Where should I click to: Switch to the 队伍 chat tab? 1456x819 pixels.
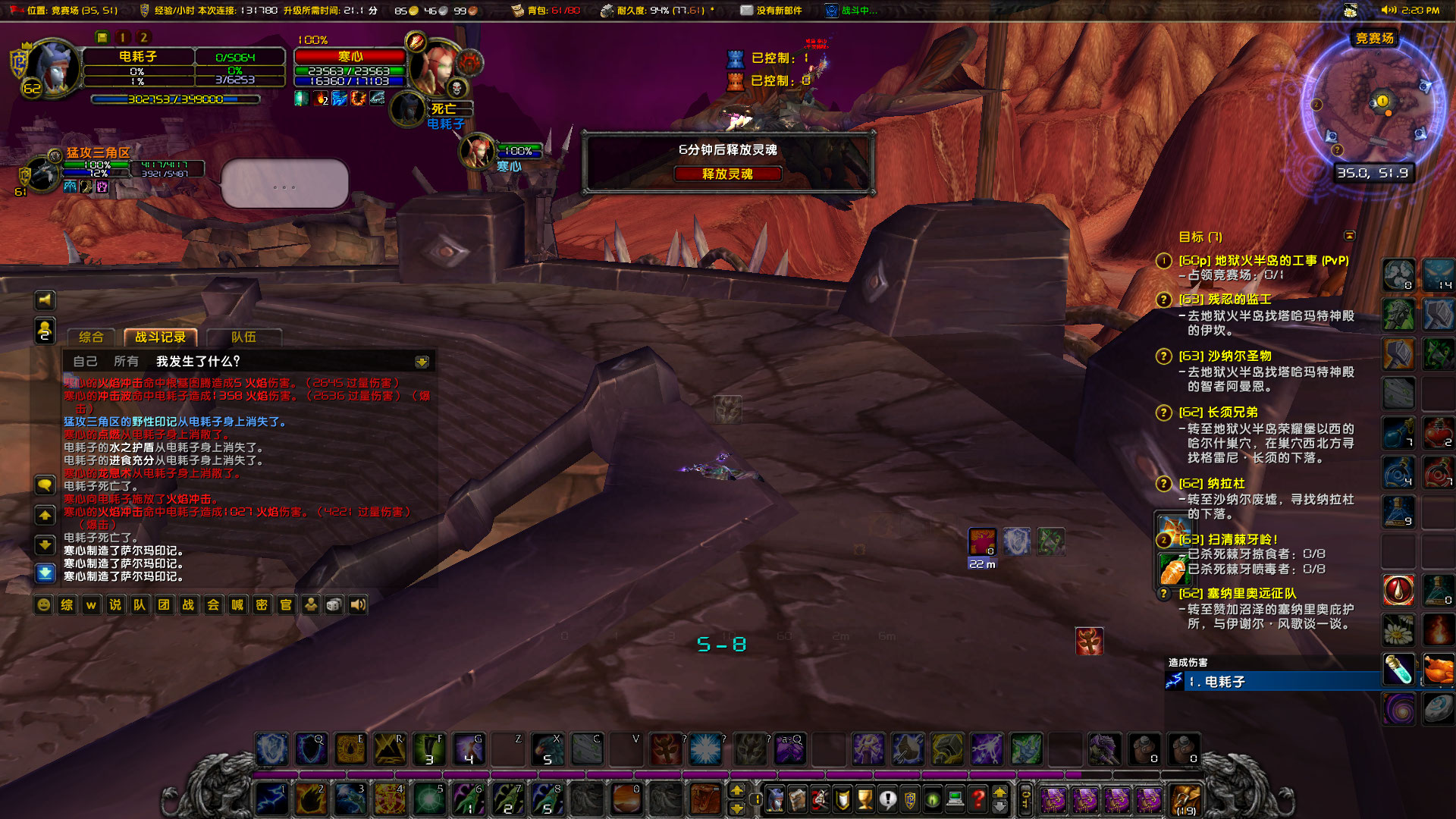(x=243, y=337)
